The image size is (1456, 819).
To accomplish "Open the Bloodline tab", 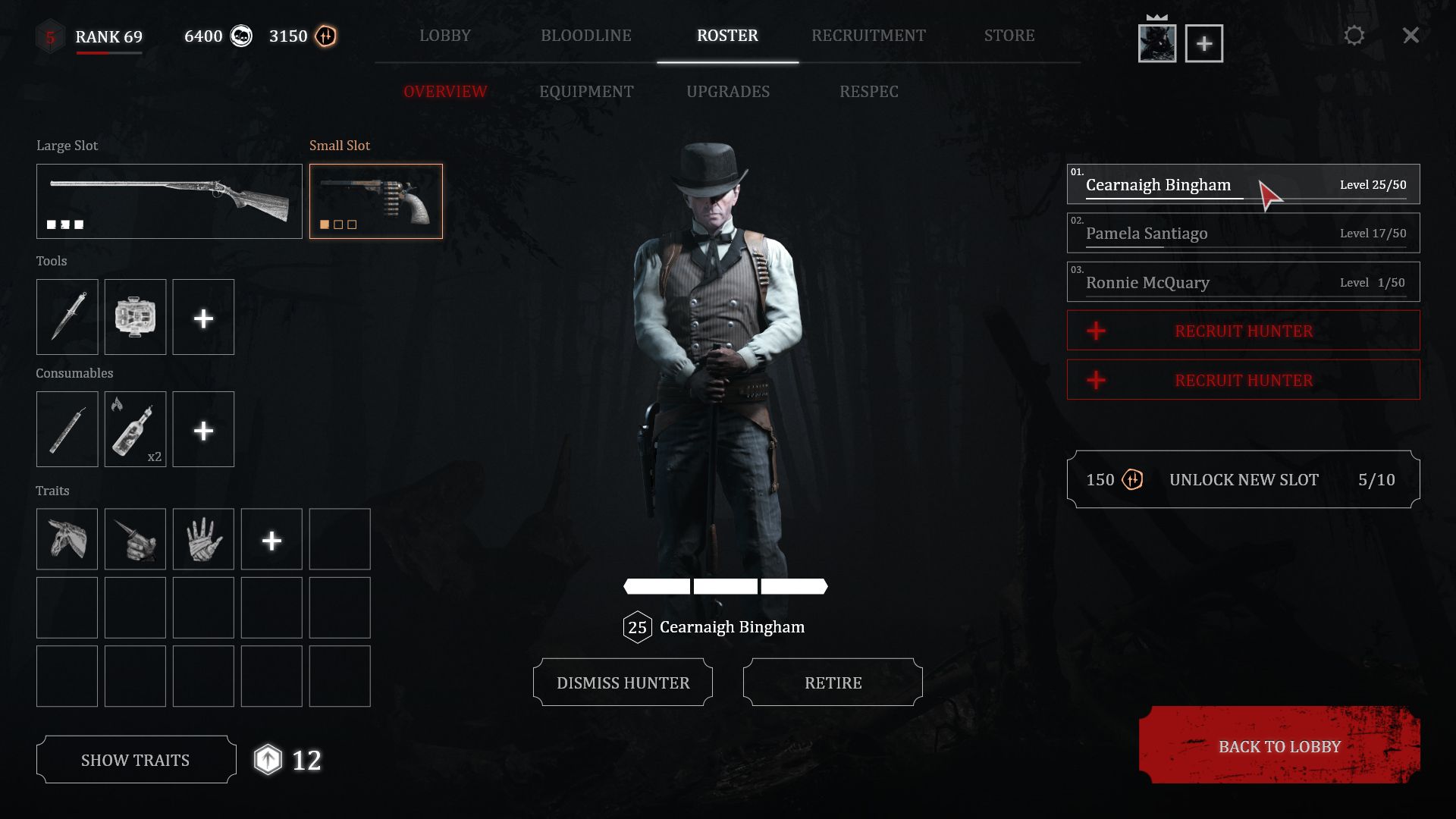I will pyautogui.click(x=585, y=36).
